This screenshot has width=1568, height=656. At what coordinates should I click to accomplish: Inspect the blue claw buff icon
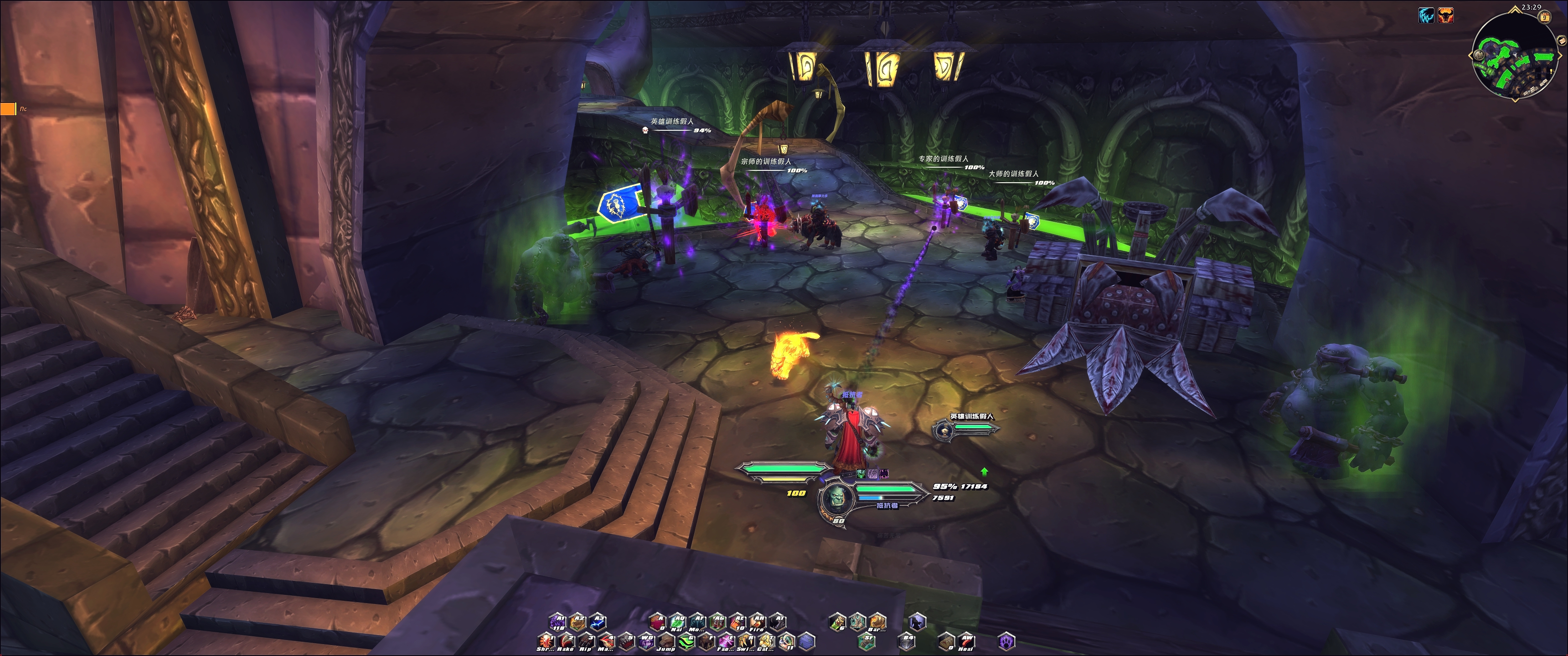coord(1426,16)
